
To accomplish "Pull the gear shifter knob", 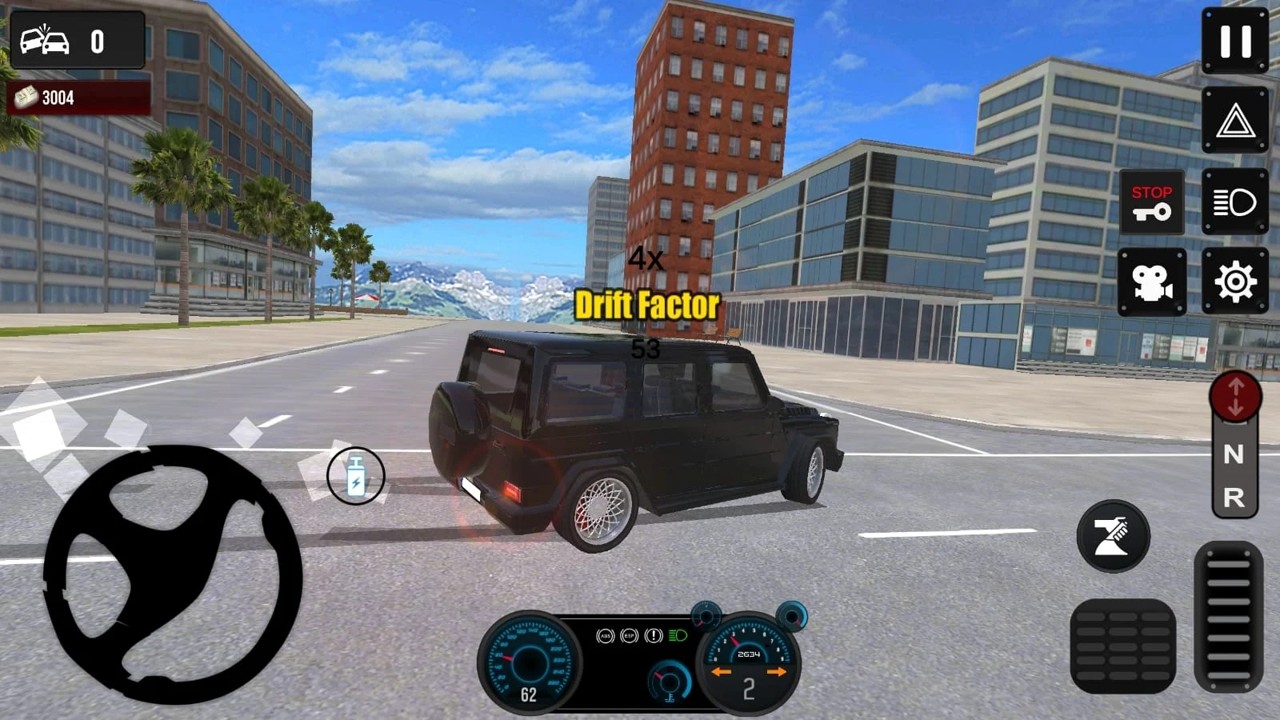I will [1235, 398].
